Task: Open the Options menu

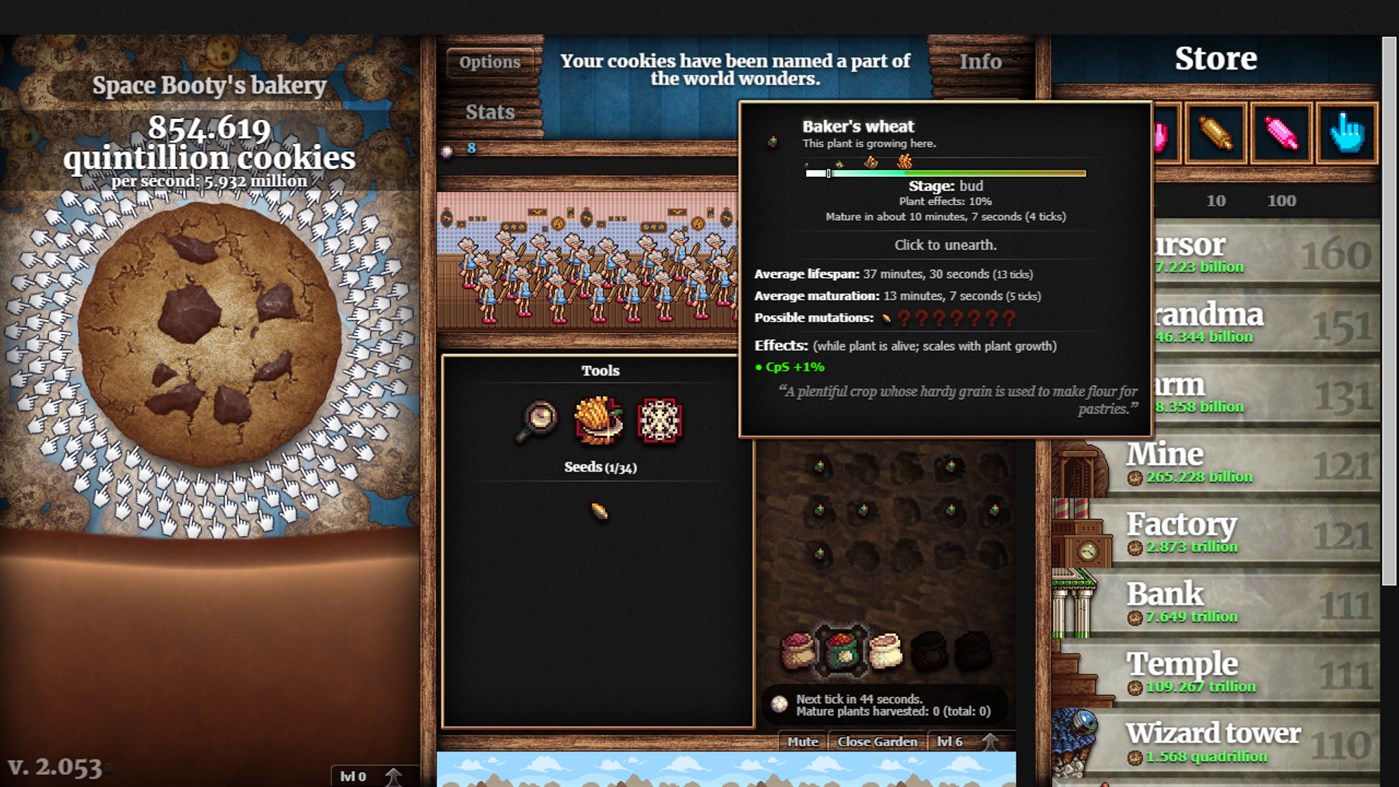Action: point(489,61)
